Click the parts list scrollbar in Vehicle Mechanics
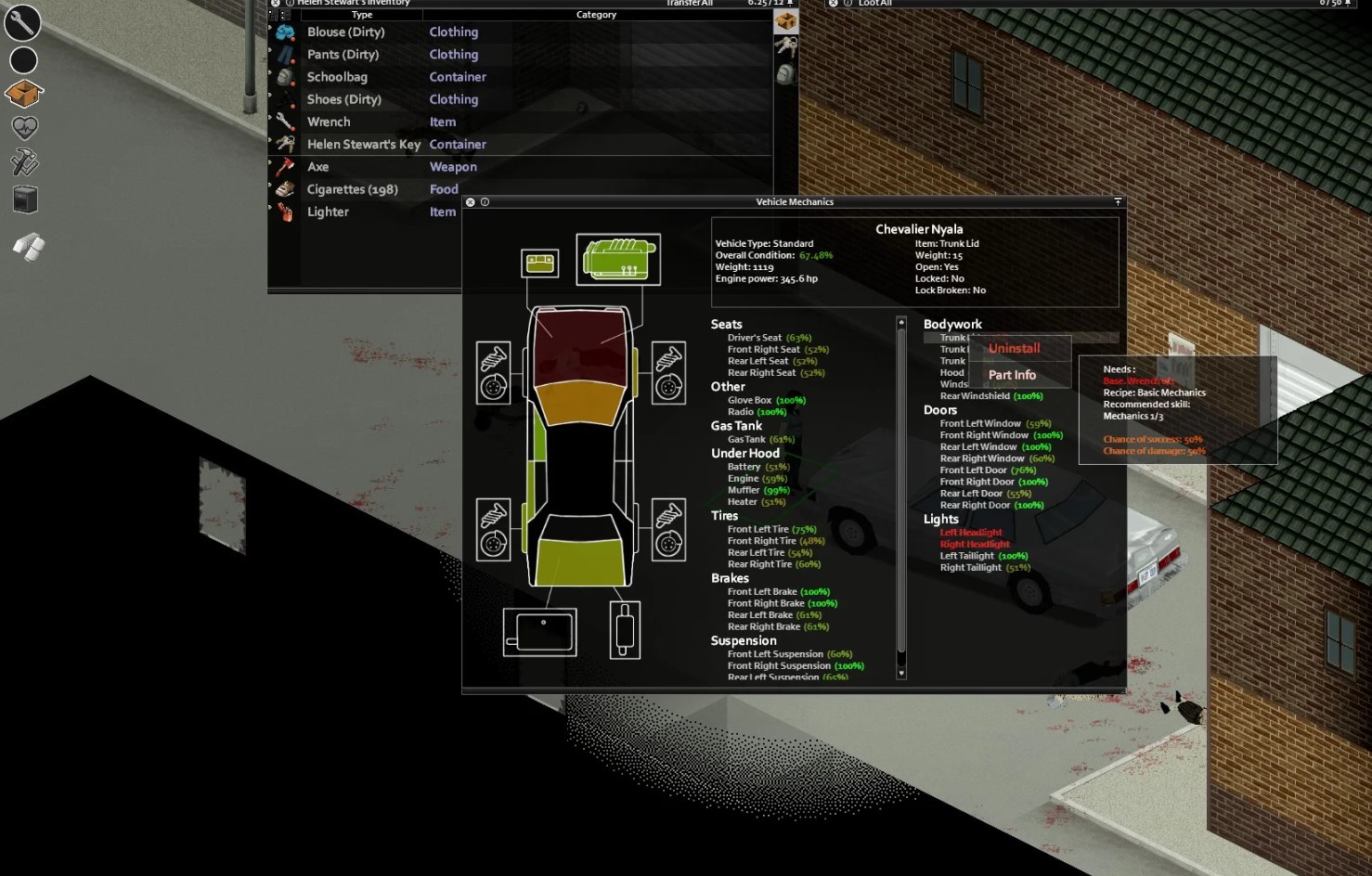This screenshot has height=876, width=1372. [x=899, y=492]
